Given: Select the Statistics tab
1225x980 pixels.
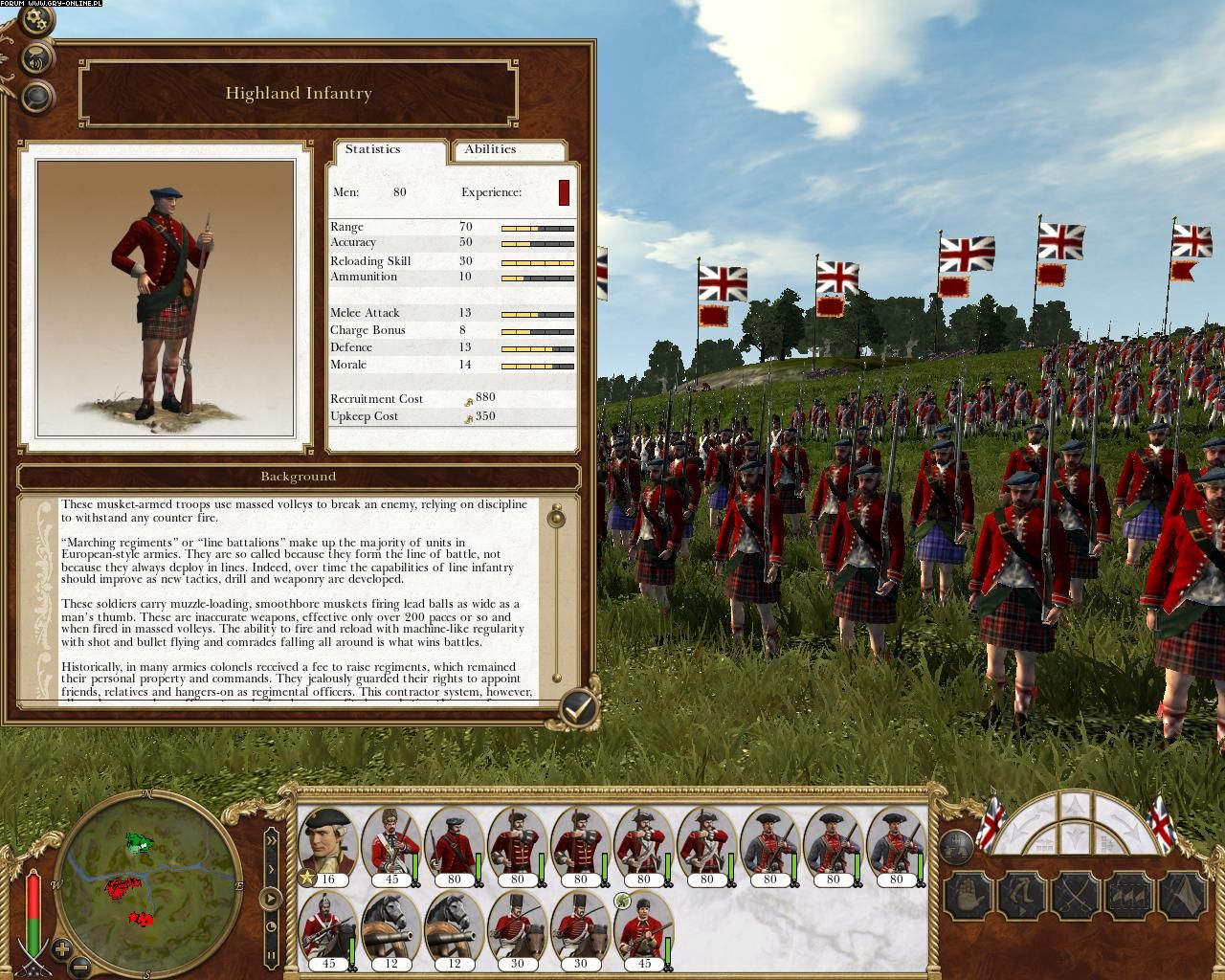Looking at the screenshot, I should click(x=373, y=149).
